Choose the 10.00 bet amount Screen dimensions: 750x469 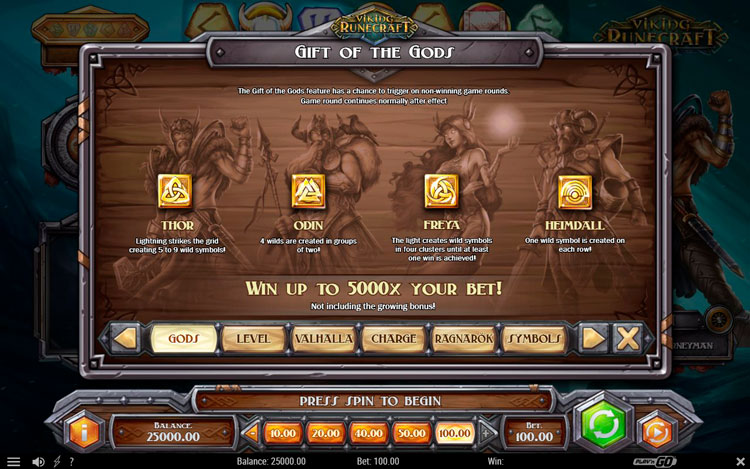[284, 433]
